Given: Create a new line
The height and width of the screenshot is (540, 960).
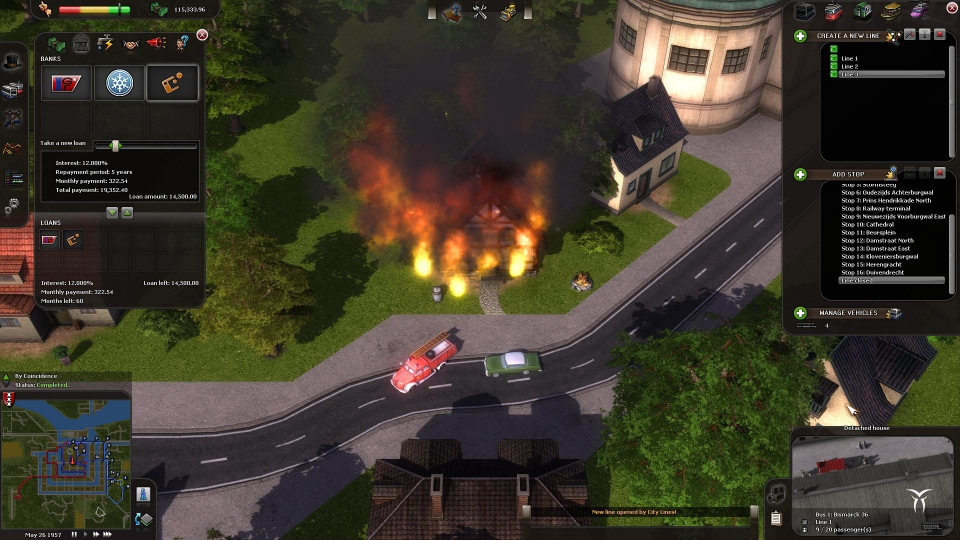Looking at the screenshot, I should point(801,36).
